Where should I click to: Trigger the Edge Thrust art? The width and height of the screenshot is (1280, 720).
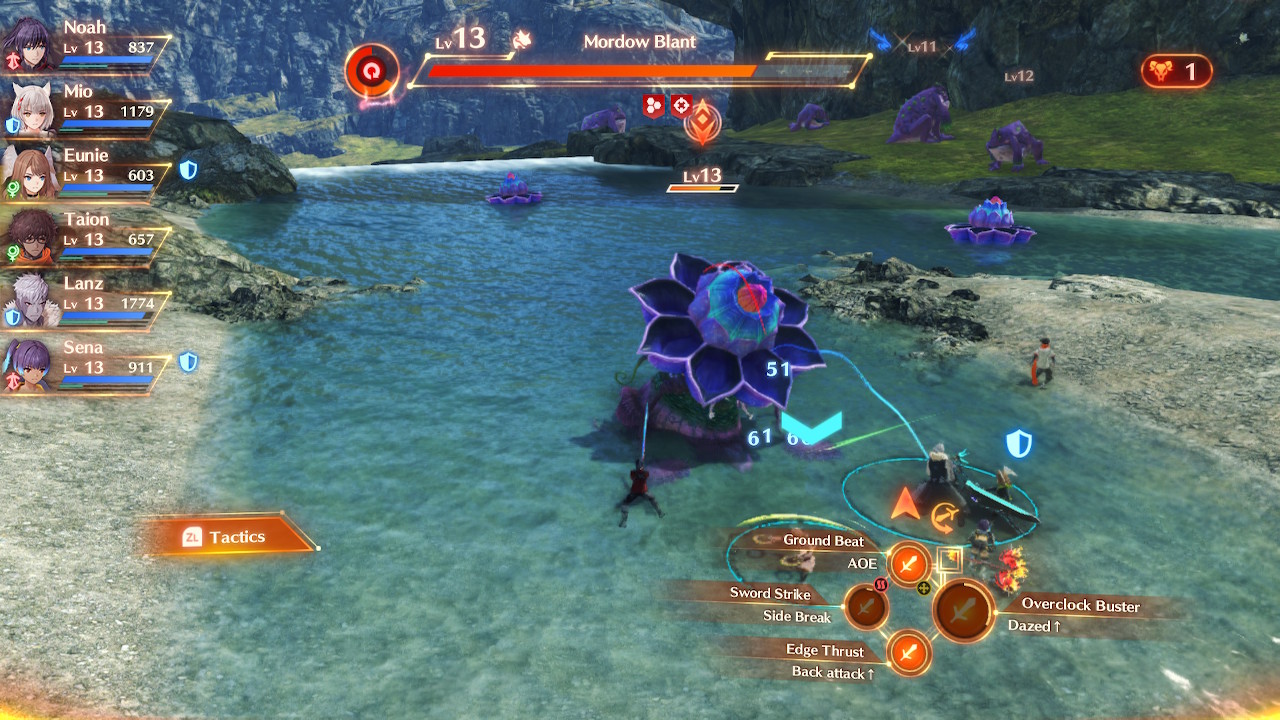(x=909, y=654)
